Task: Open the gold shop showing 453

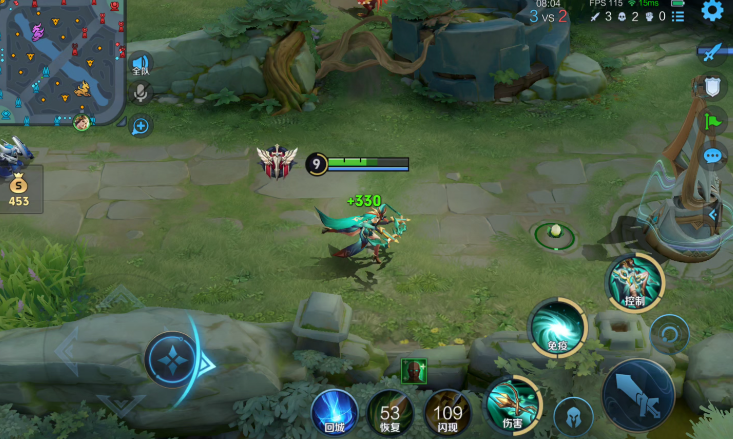Action: coord(19,190)
